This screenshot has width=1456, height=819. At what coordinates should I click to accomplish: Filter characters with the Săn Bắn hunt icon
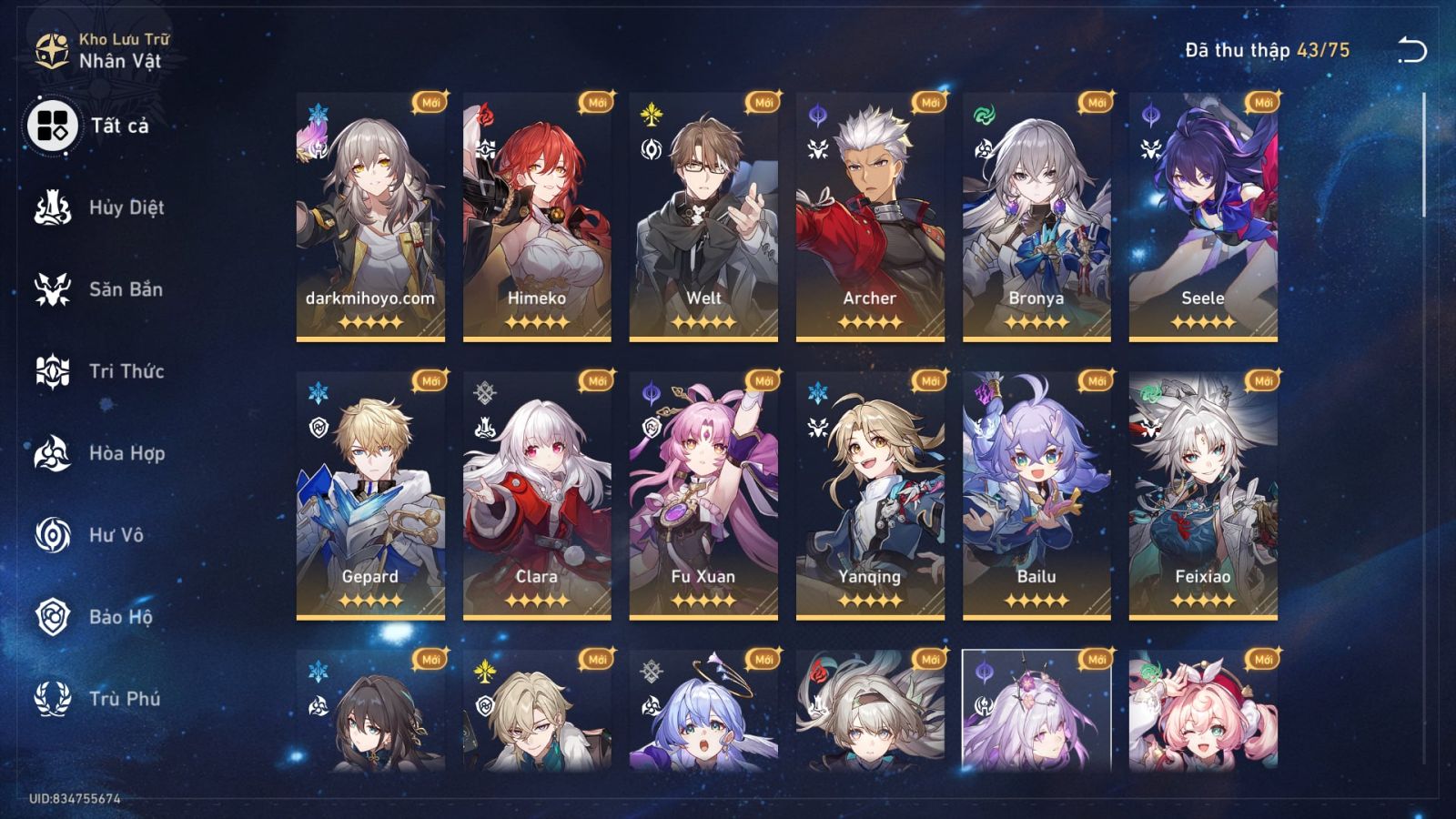coord(52,289)
